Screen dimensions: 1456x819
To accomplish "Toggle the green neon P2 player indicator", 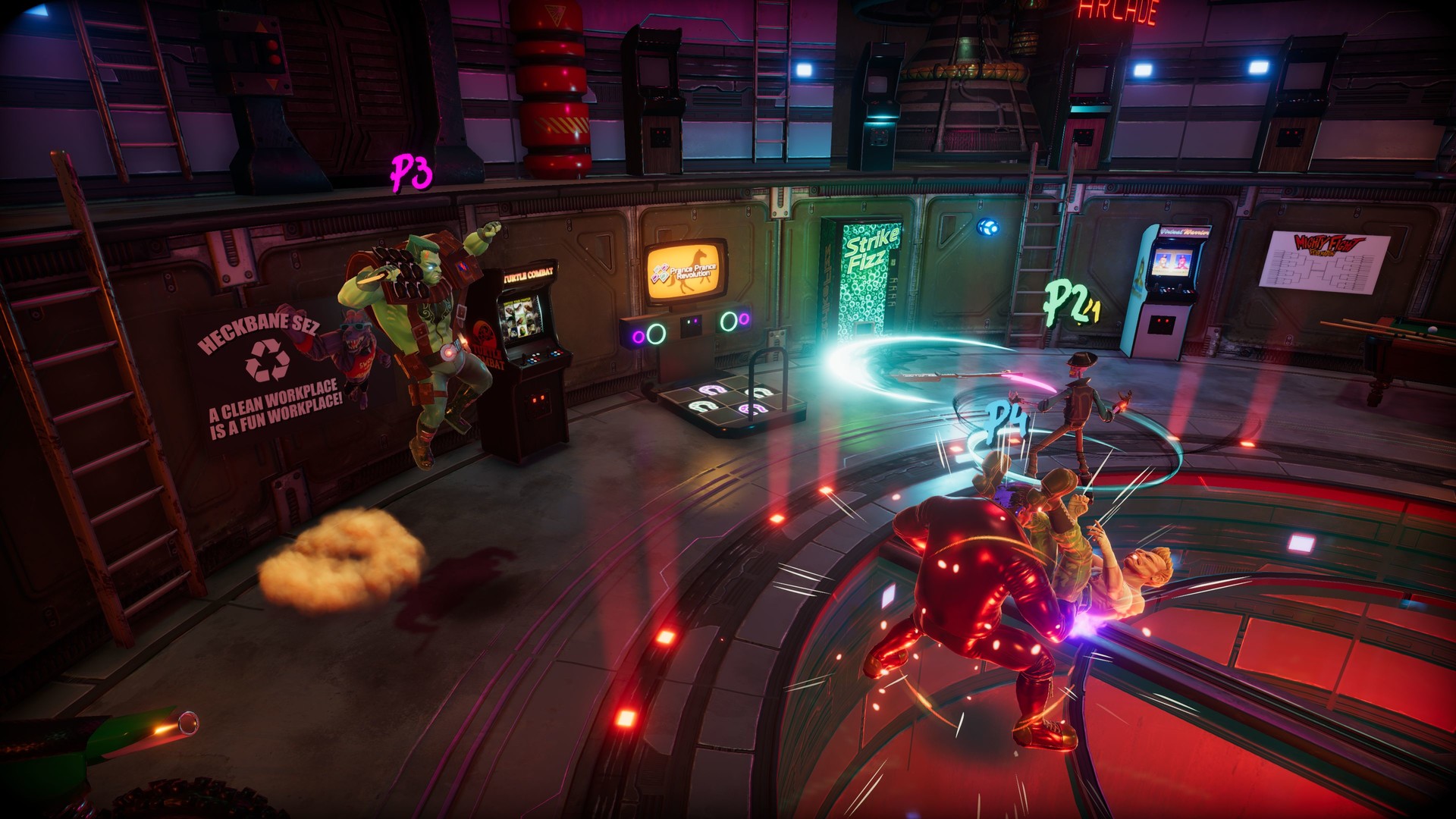I will point(1065,300).
